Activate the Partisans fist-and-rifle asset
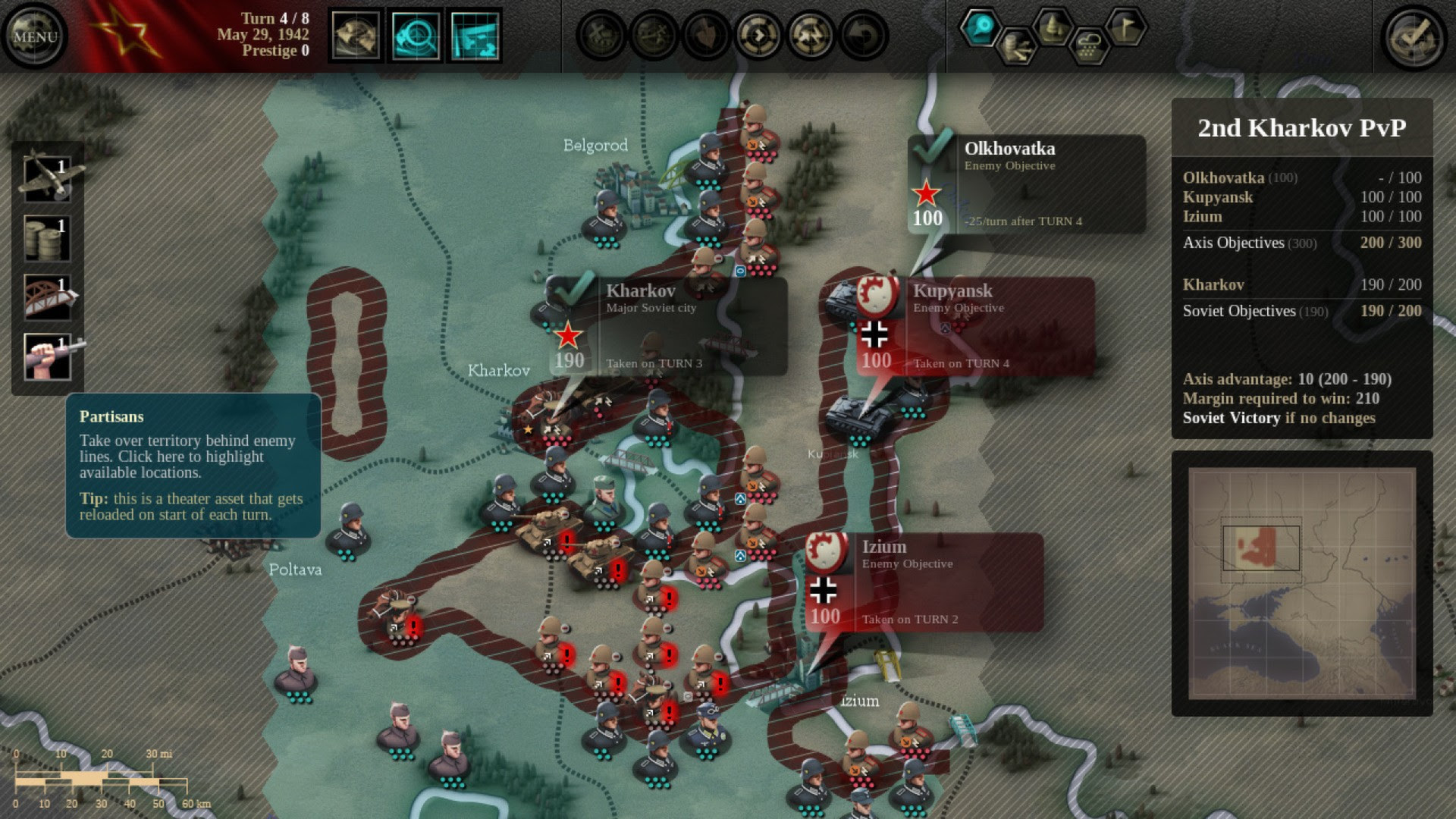This screenshot has height=819, width=1456. coord(48,356)
